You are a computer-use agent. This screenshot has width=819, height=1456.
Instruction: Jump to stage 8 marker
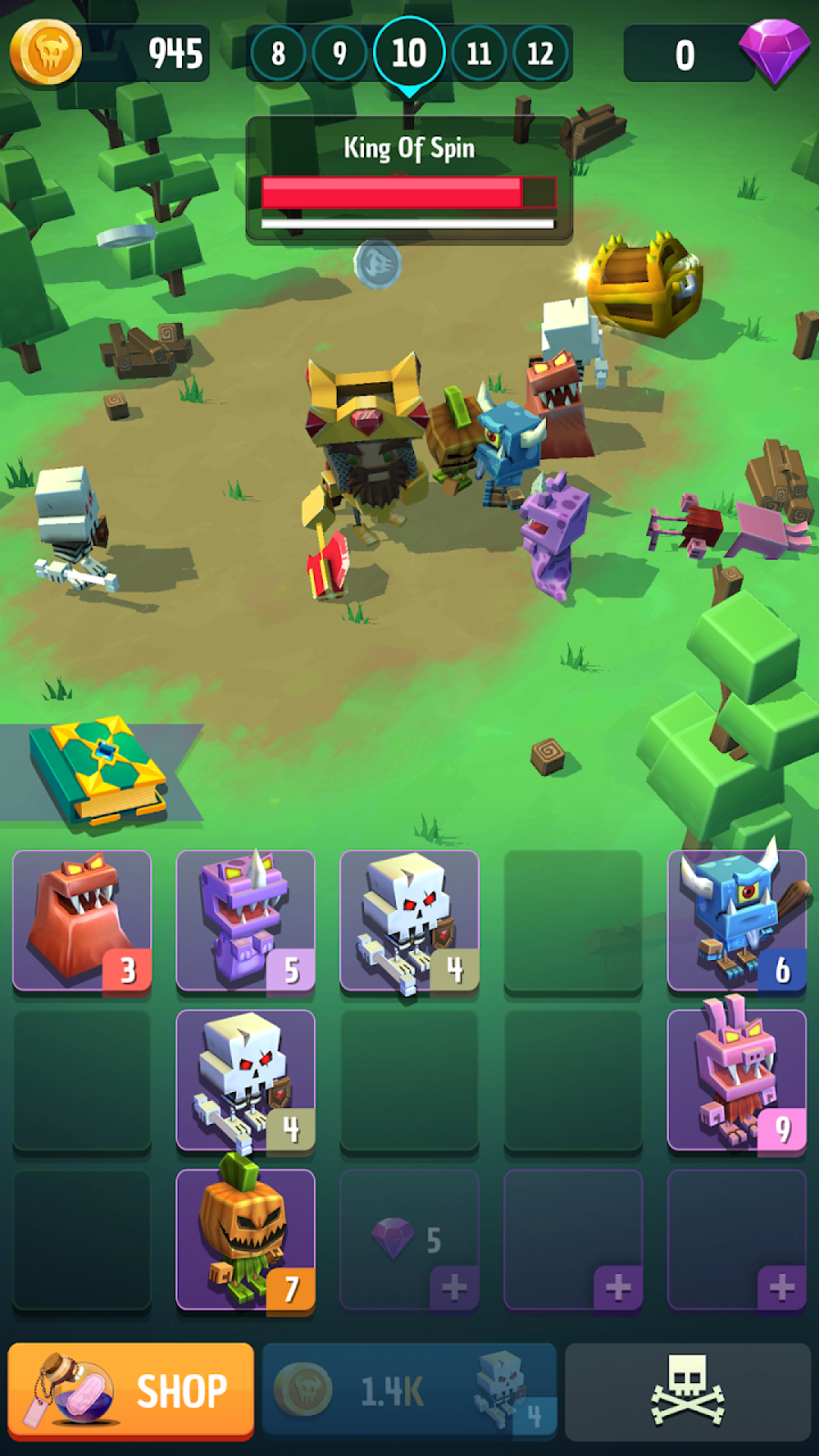pos(278,53)
